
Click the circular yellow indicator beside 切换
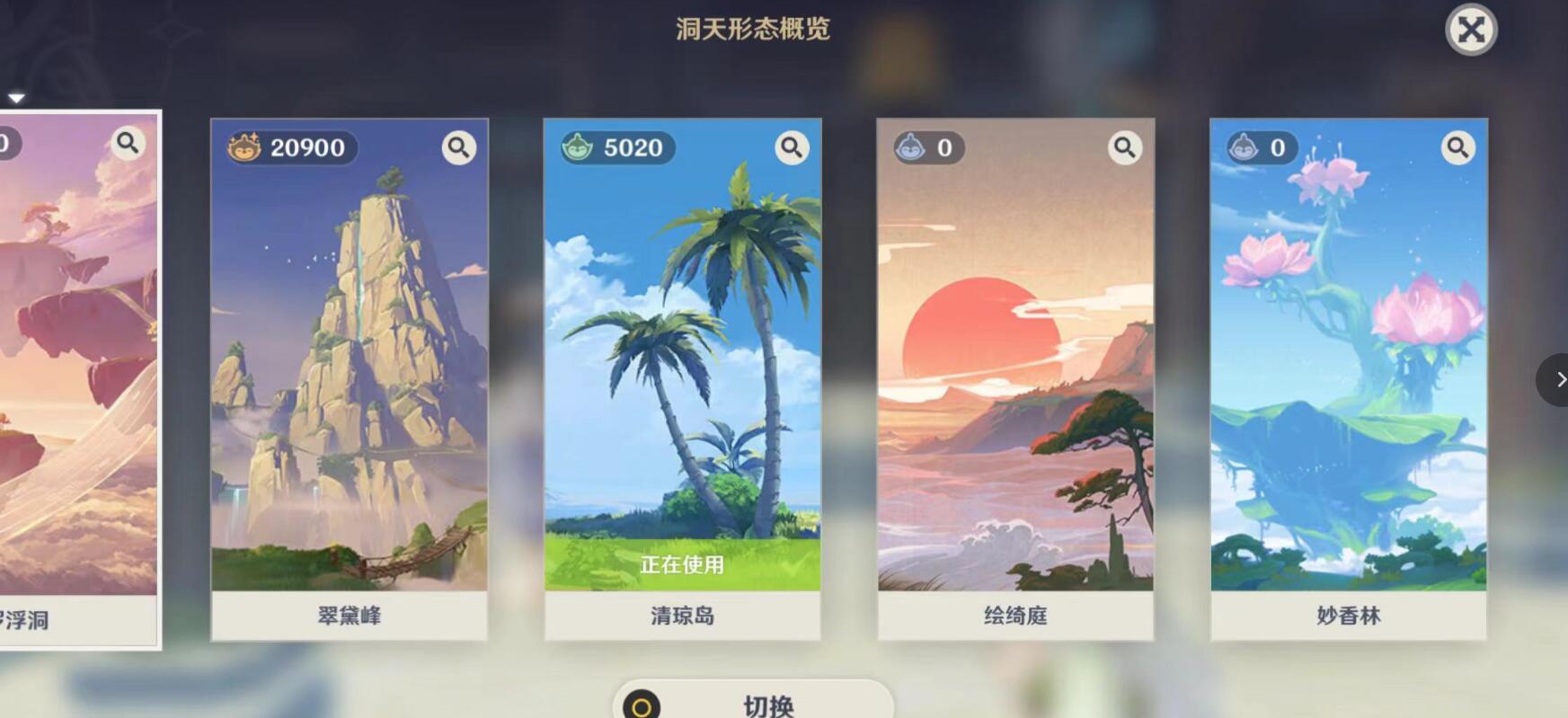(640, 707)
